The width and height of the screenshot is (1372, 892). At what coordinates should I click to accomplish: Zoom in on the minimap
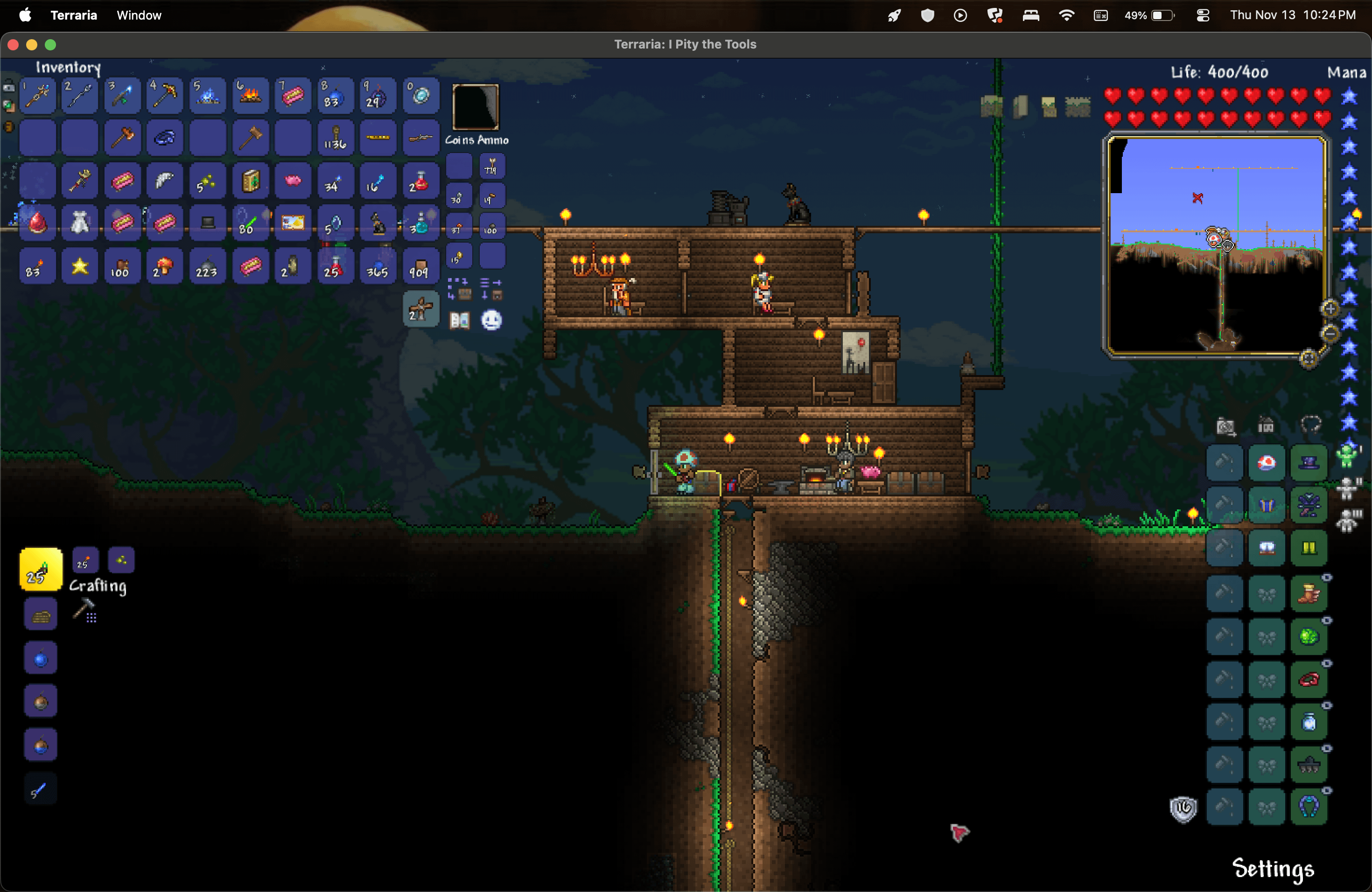tap(1330, 309)
